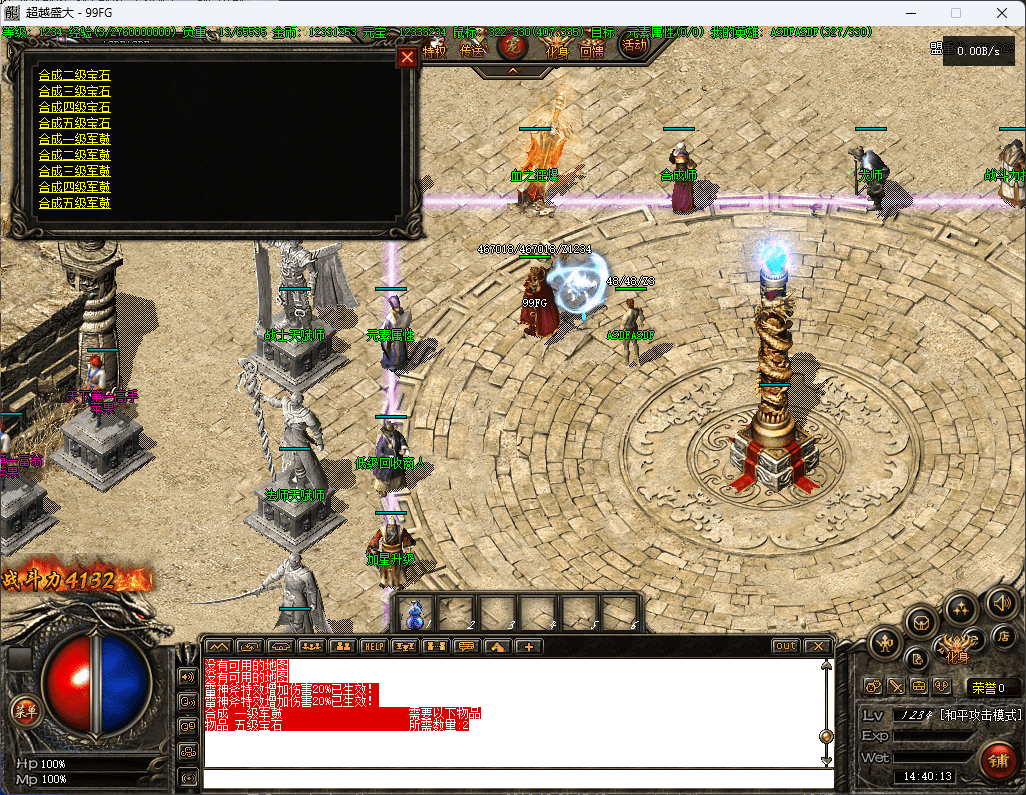Open the skills sparkle round icon

[x=961, y=609]
